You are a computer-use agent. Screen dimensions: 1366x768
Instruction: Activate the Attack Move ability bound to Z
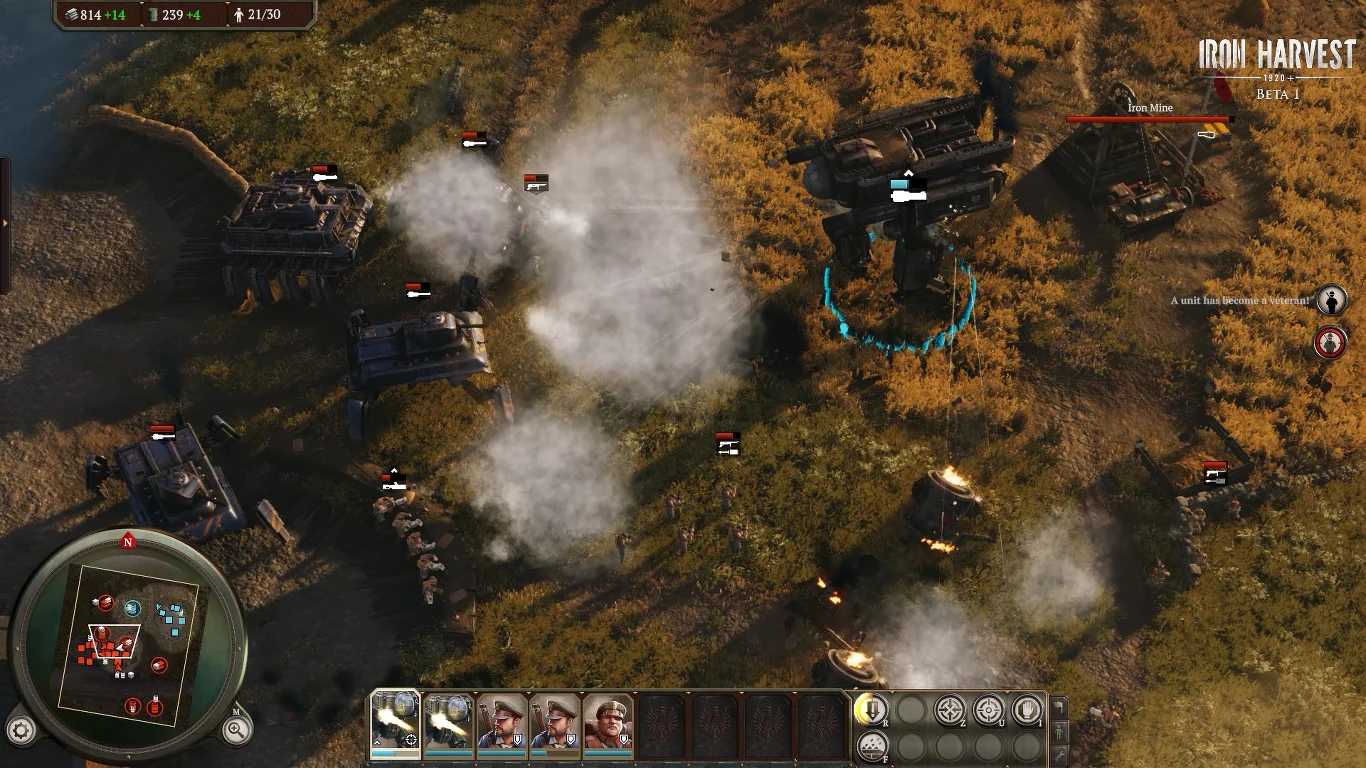(948, 710)
